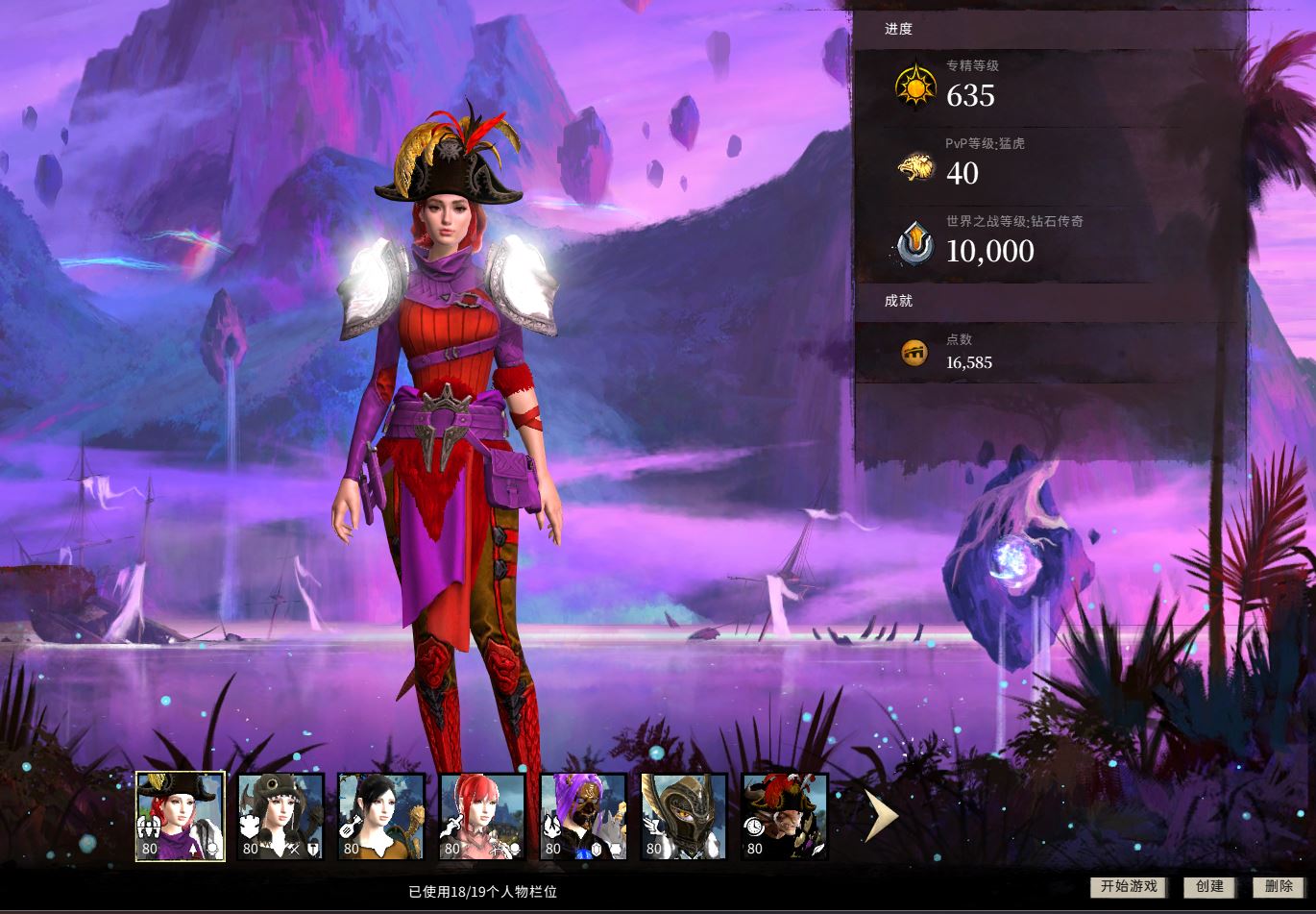Select the purple-haired character with dark mask

pyautogui.click(x=583, y=817)
